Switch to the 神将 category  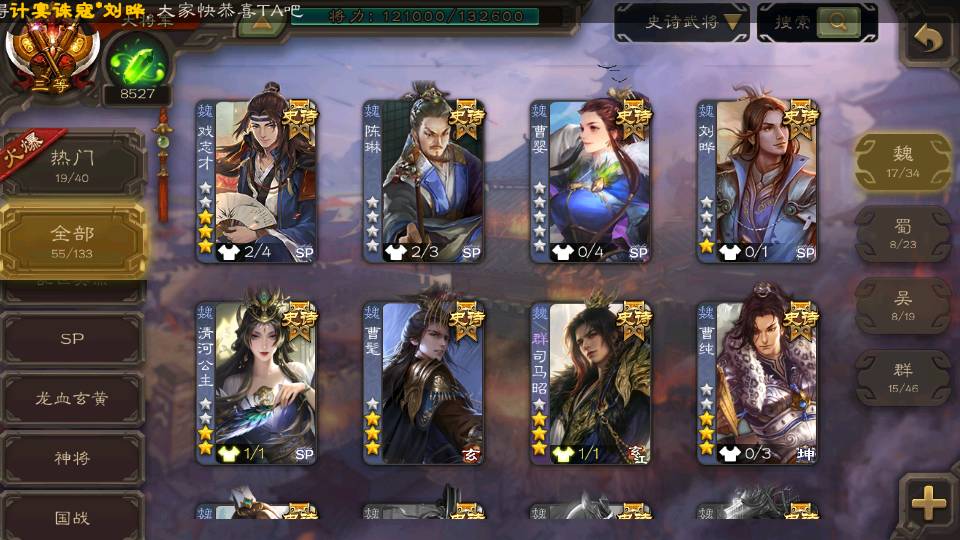point(72,458)
